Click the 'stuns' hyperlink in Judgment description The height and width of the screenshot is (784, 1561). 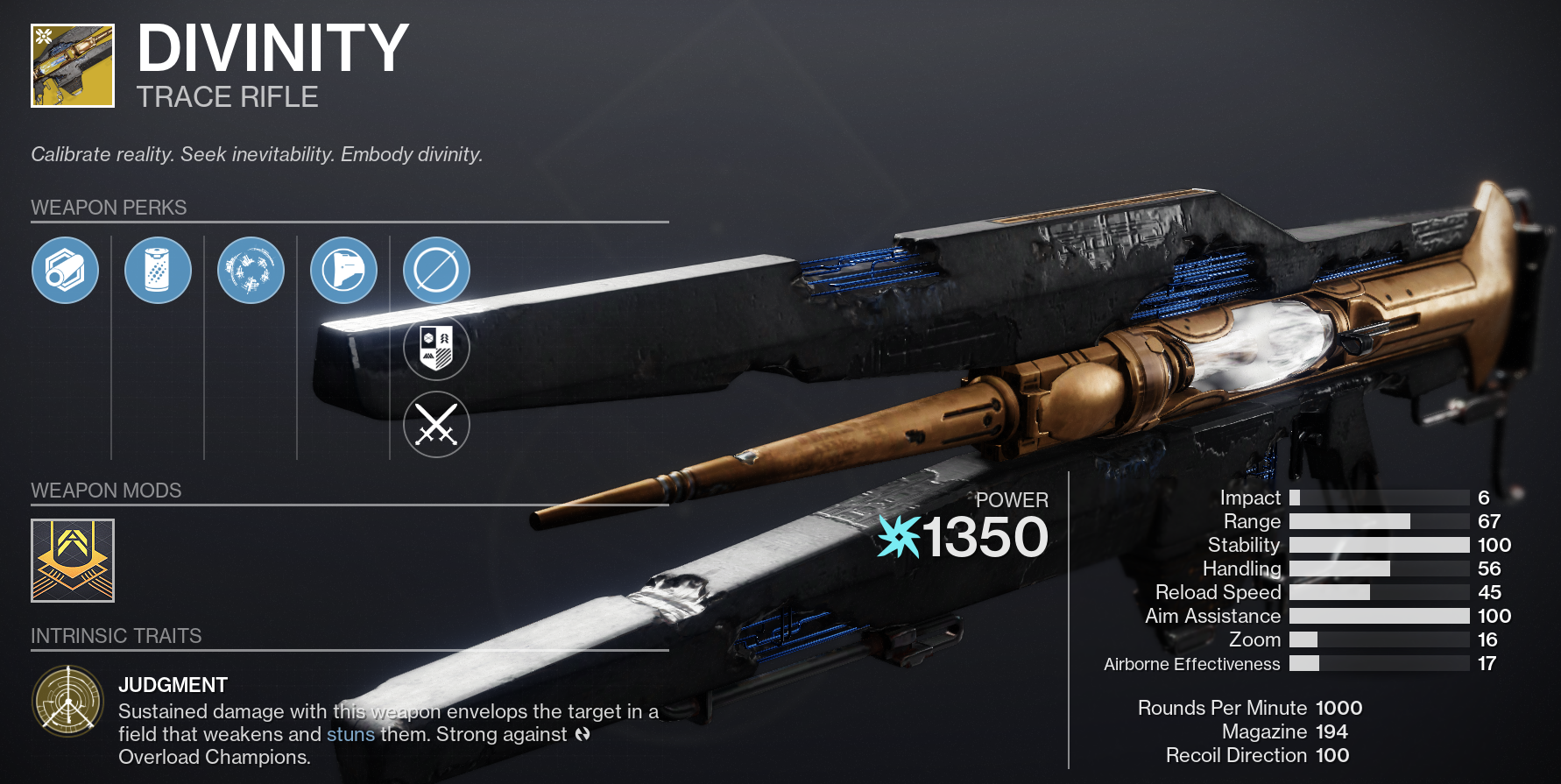350,735
